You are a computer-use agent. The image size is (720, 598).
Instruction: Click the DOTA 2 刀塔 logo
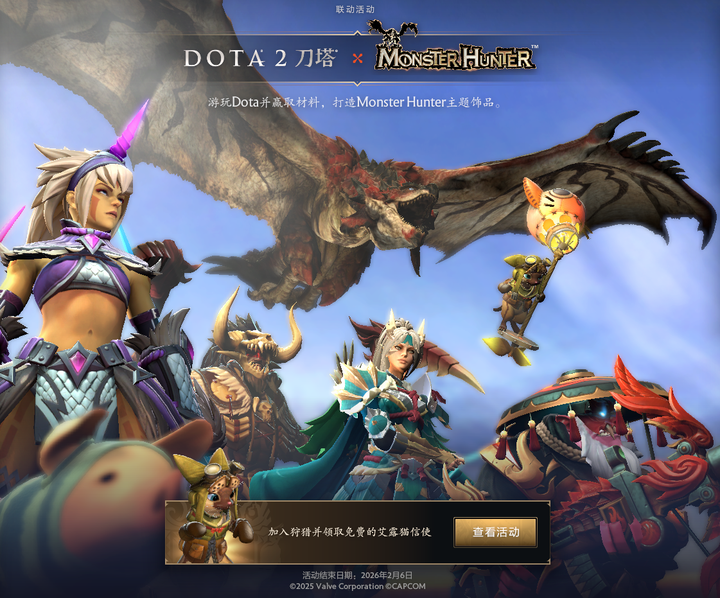(x=260, y=58)
